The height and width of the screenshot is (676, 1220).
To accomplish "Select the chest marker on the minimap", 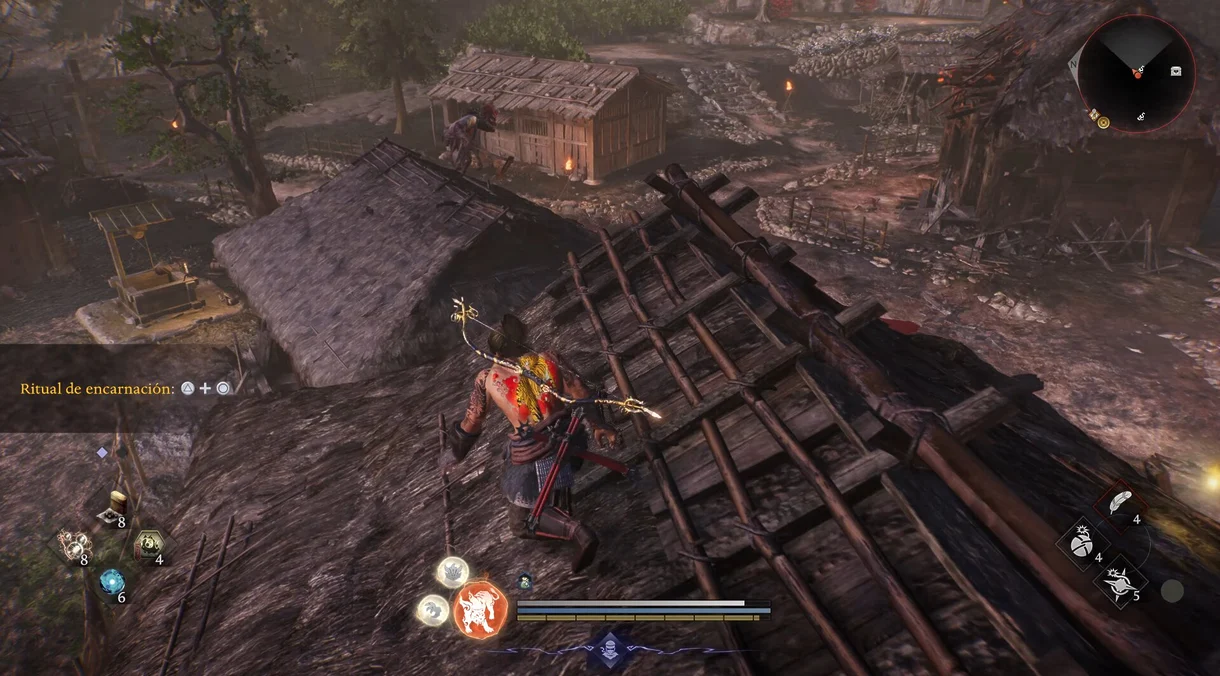I will pos(1176,71).
